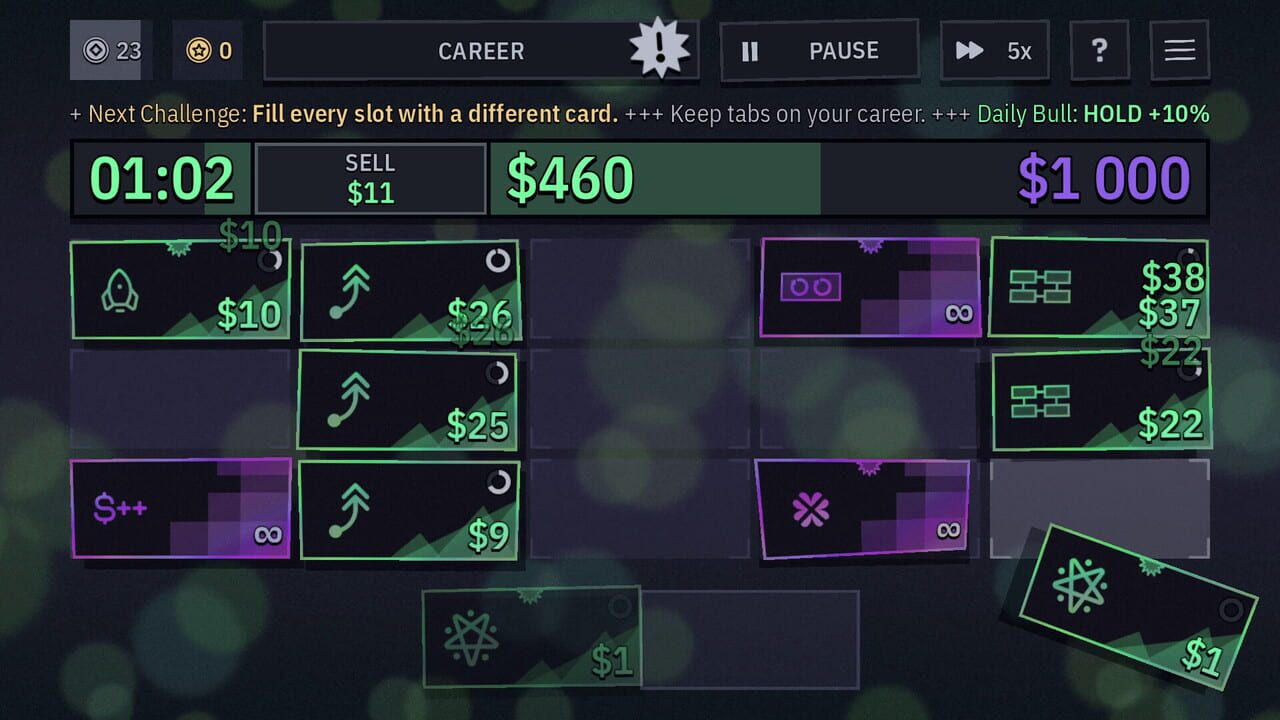Open the help question mark panel

click(1100, 50)
